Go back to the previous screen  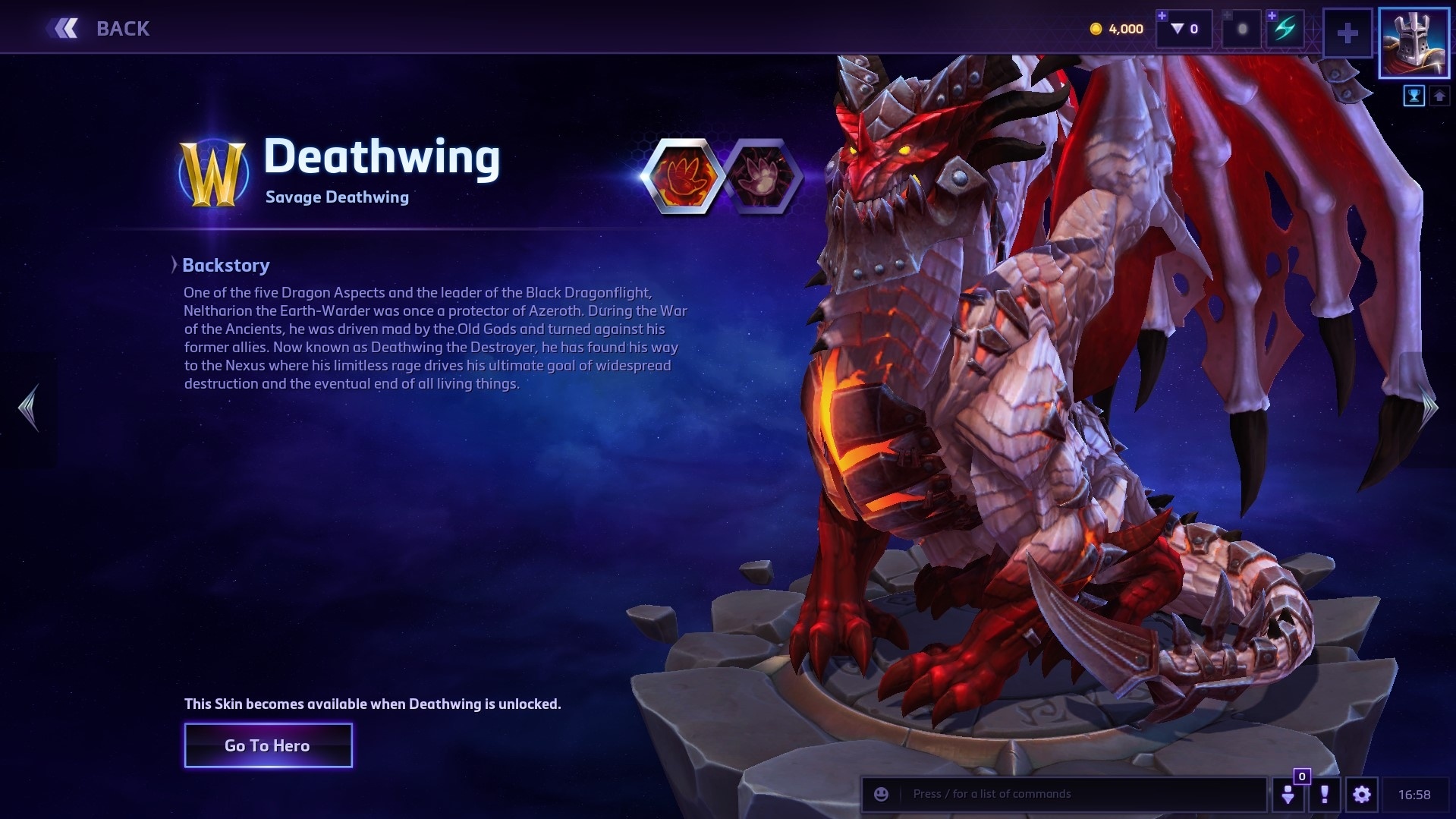point(99,29)
